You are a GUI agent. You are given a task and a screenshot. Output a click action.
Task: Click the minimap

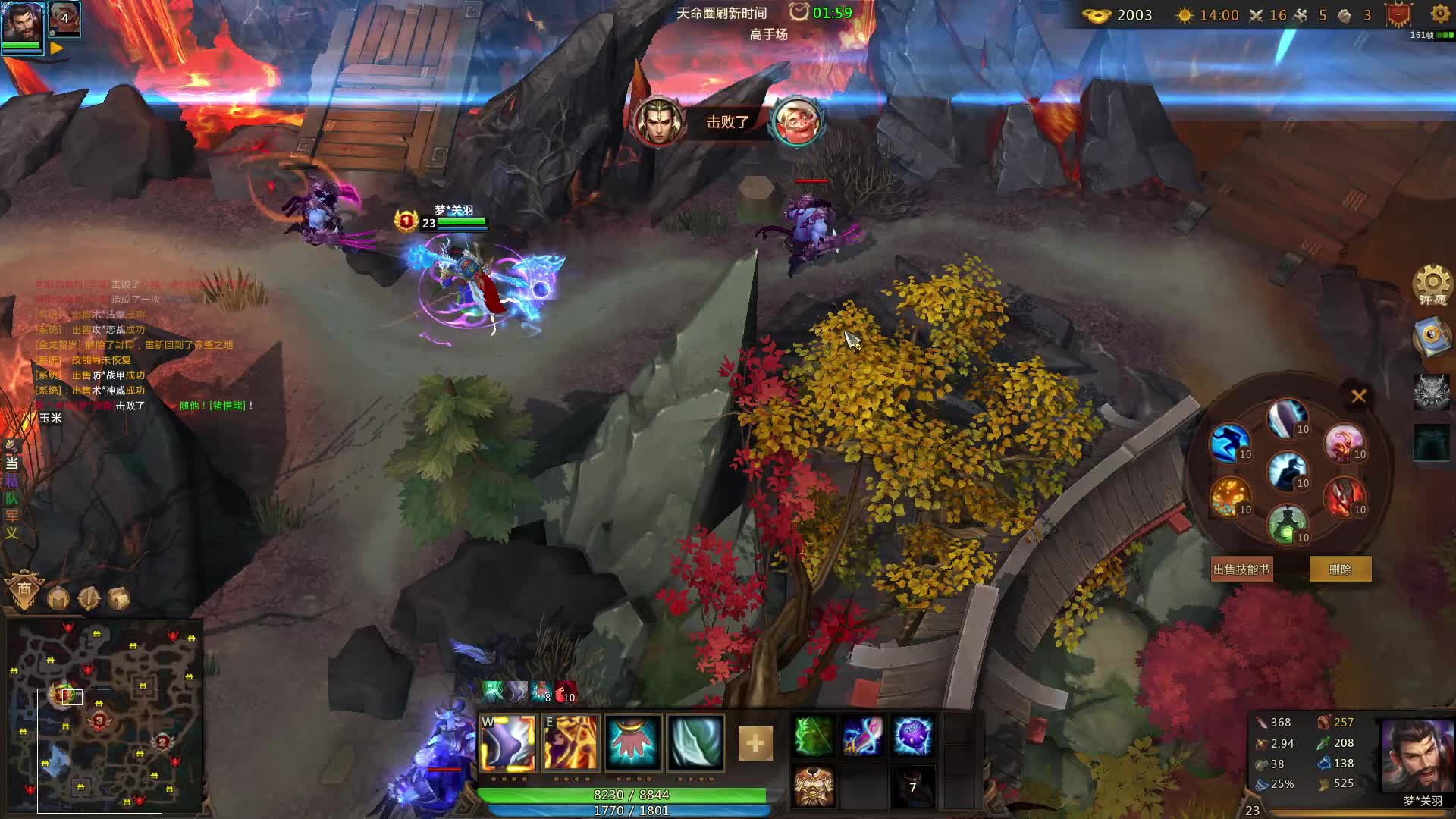105,717
